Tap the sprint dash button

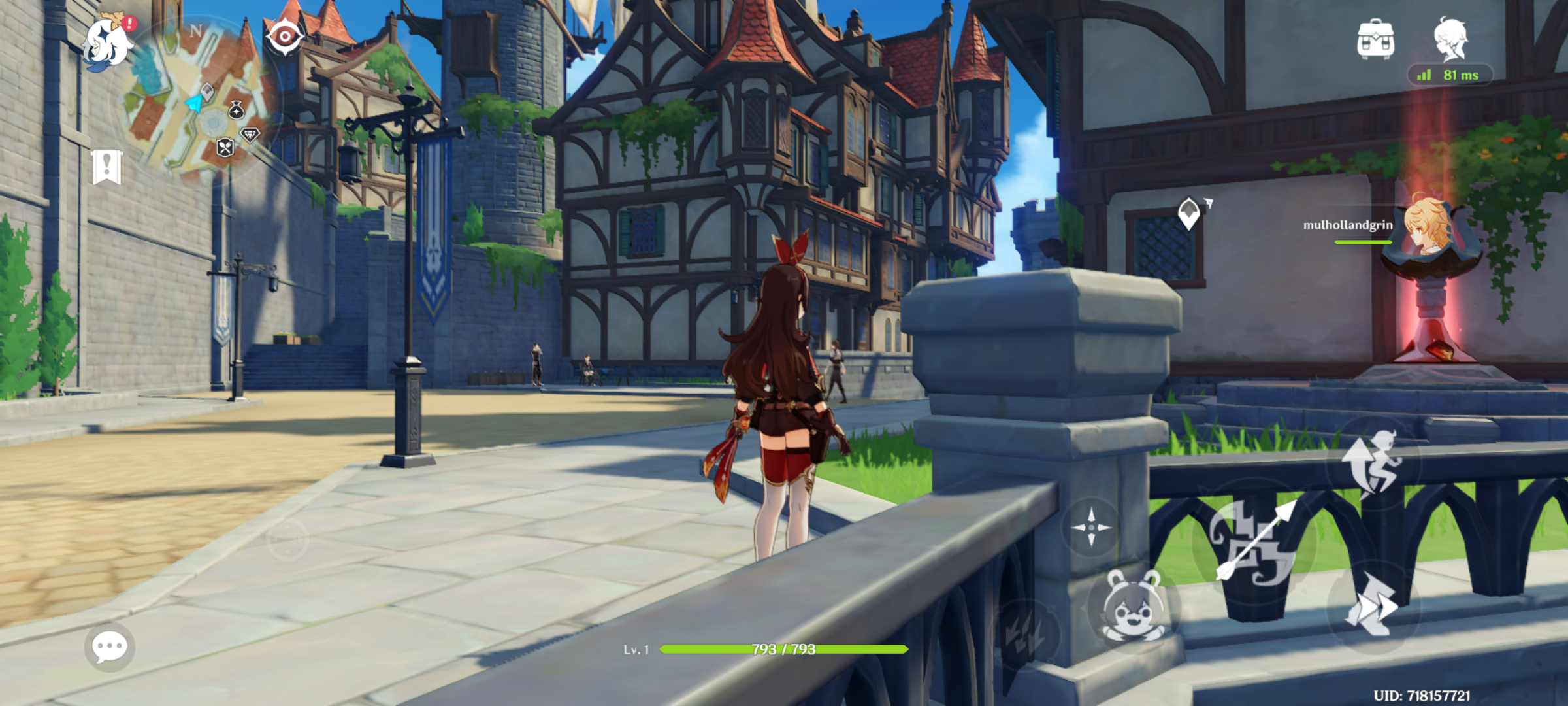pyautogui.click(x=1373, y=606)
